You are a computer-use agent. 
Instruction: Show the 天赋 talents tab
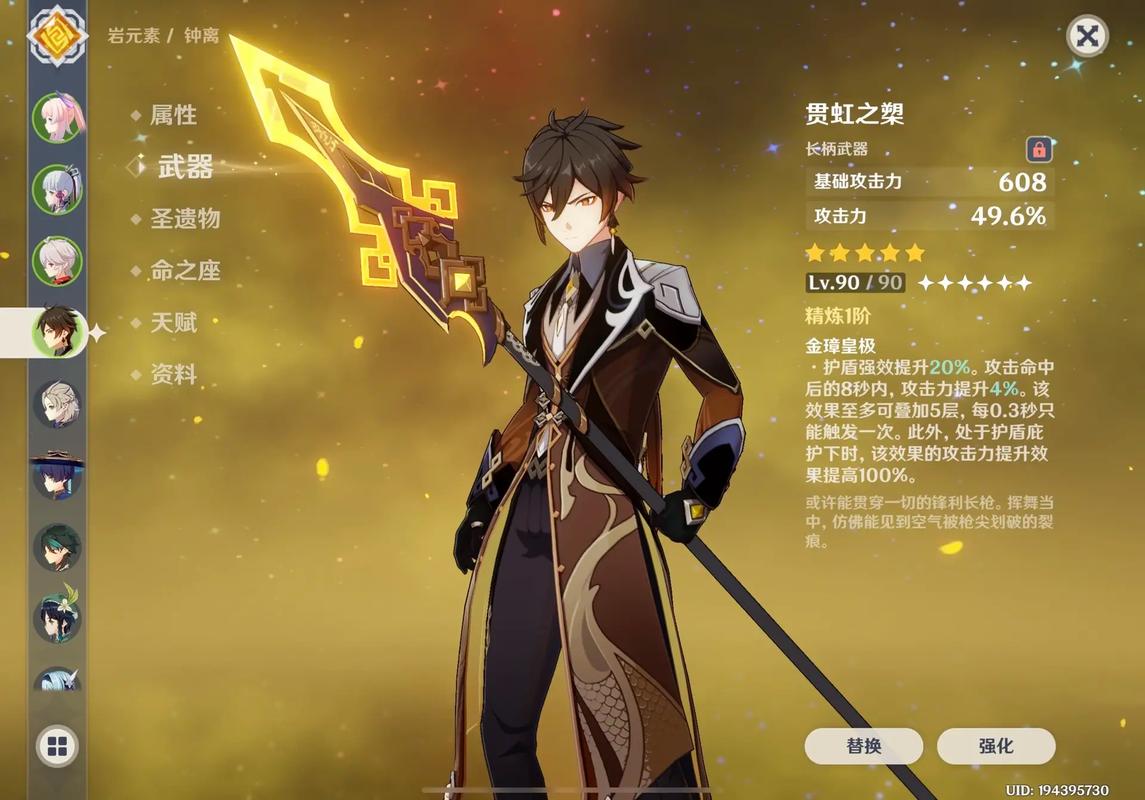pos(173,323)
